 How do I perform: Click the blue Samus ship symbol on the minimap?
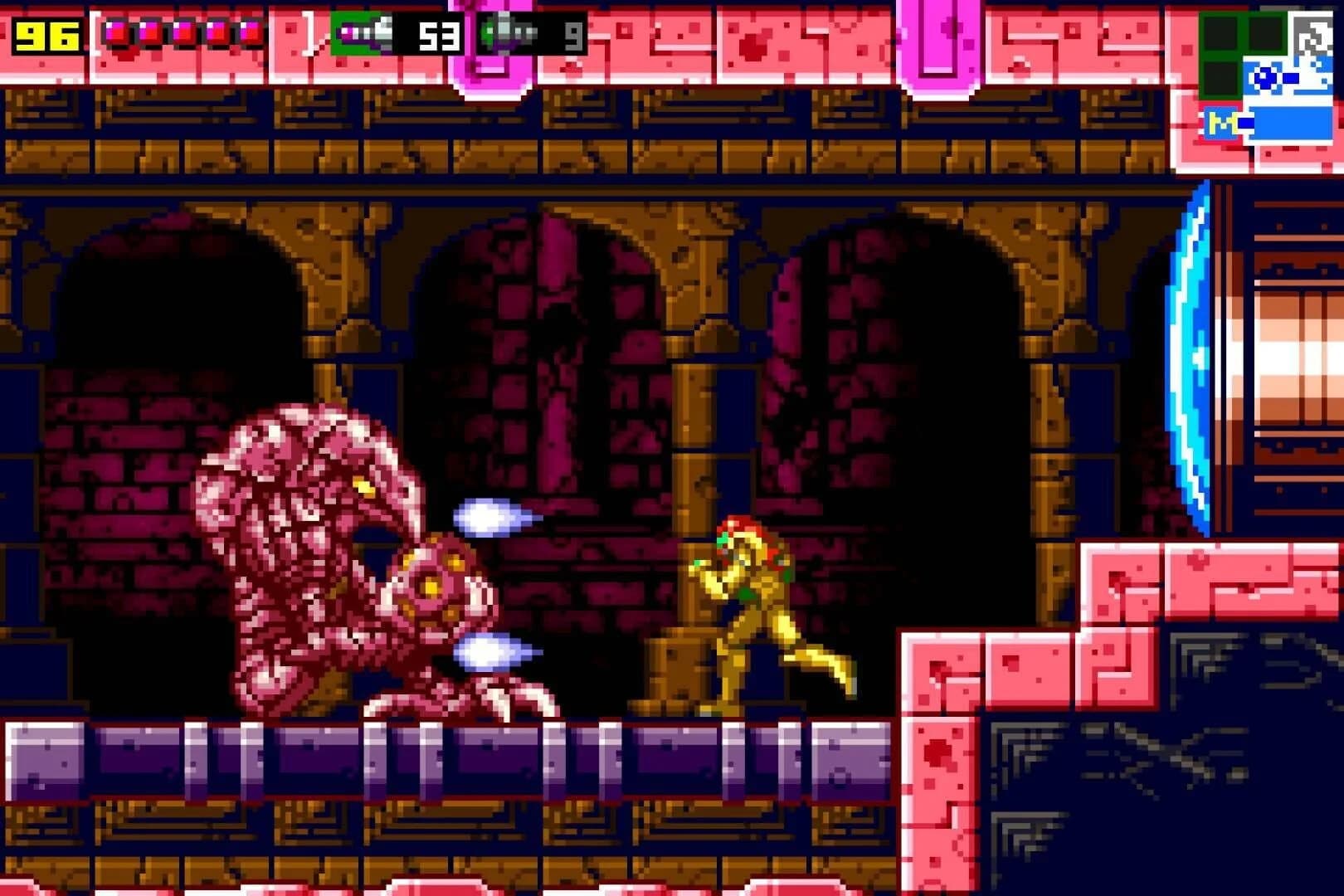(x=1264, y=78)
